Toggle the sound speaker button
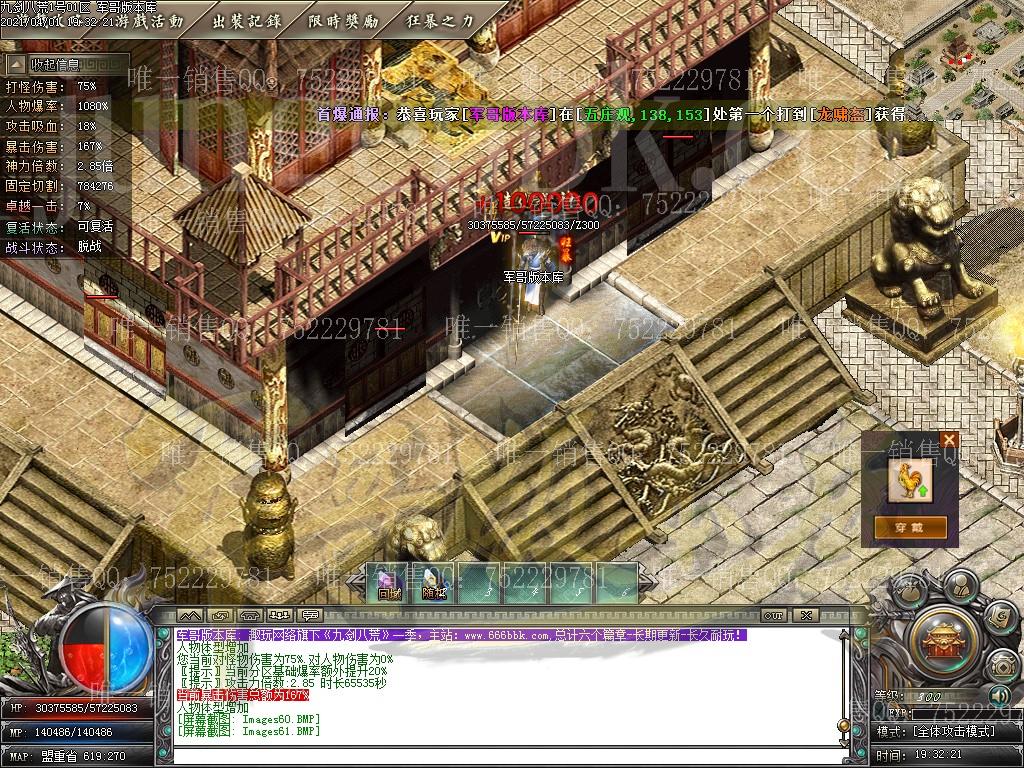The width and height of the screenshot is (1024, 768). (997, 695)
